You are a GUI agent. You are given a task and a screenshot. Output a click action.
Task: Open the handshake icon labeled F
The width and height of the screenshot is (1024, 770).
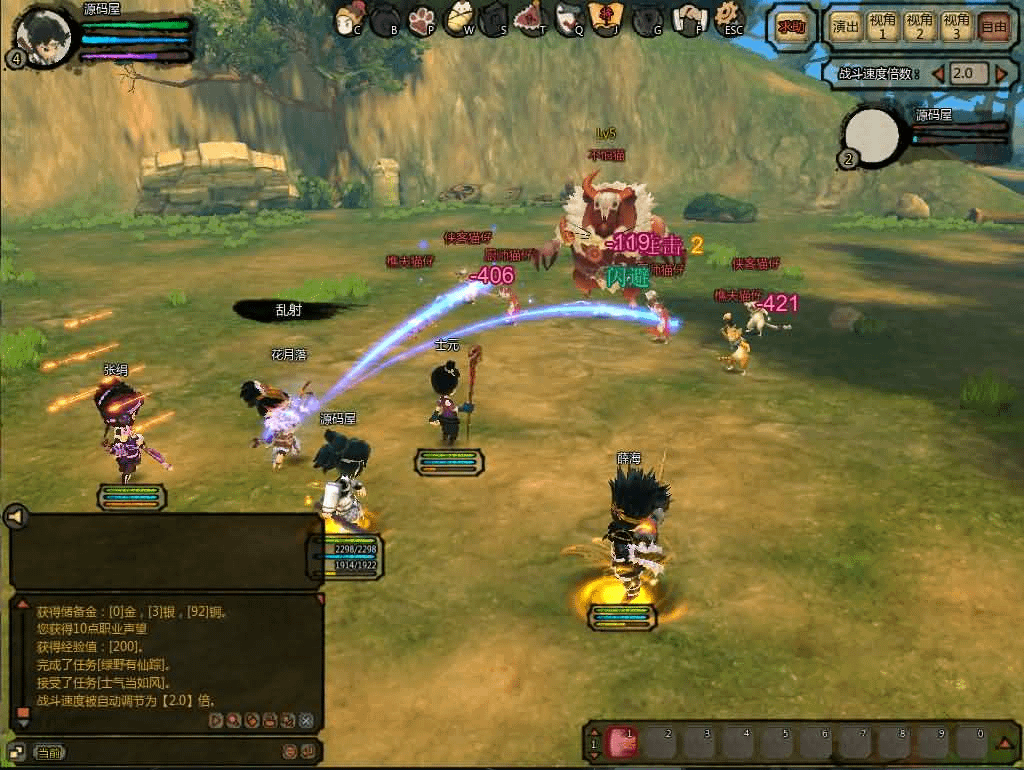tap(690, 17)
